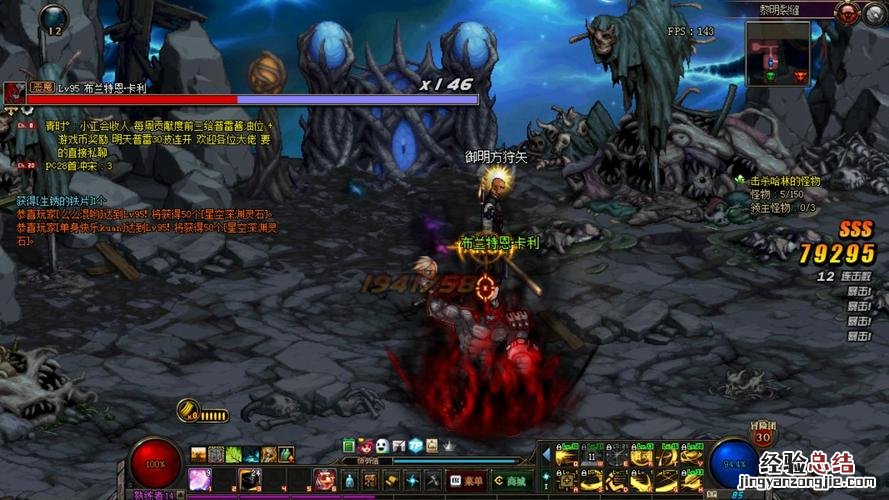
Task: Open the 菜单 menu button
Action: coord(465,479)
